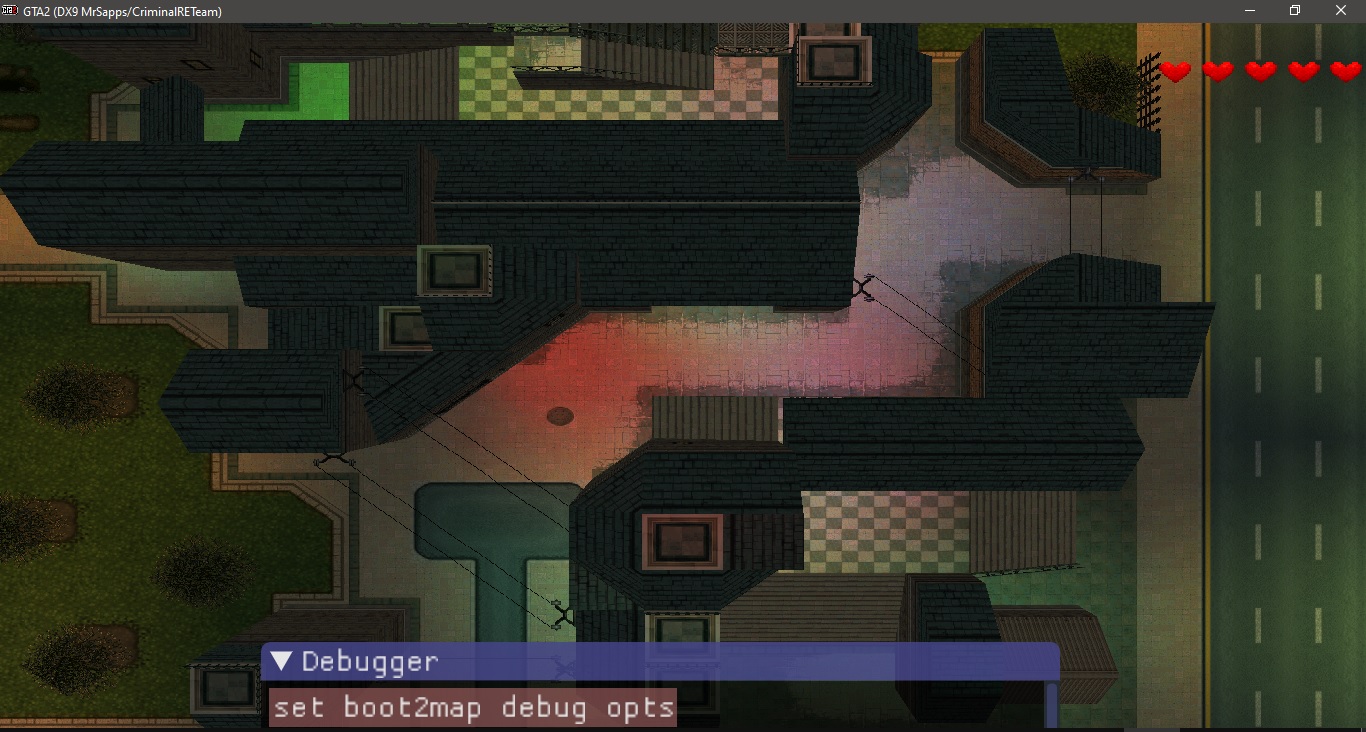Restore down the GTA2 window
The height and width of the screenshot is (732, 1366).
(x=1295, y=11)
